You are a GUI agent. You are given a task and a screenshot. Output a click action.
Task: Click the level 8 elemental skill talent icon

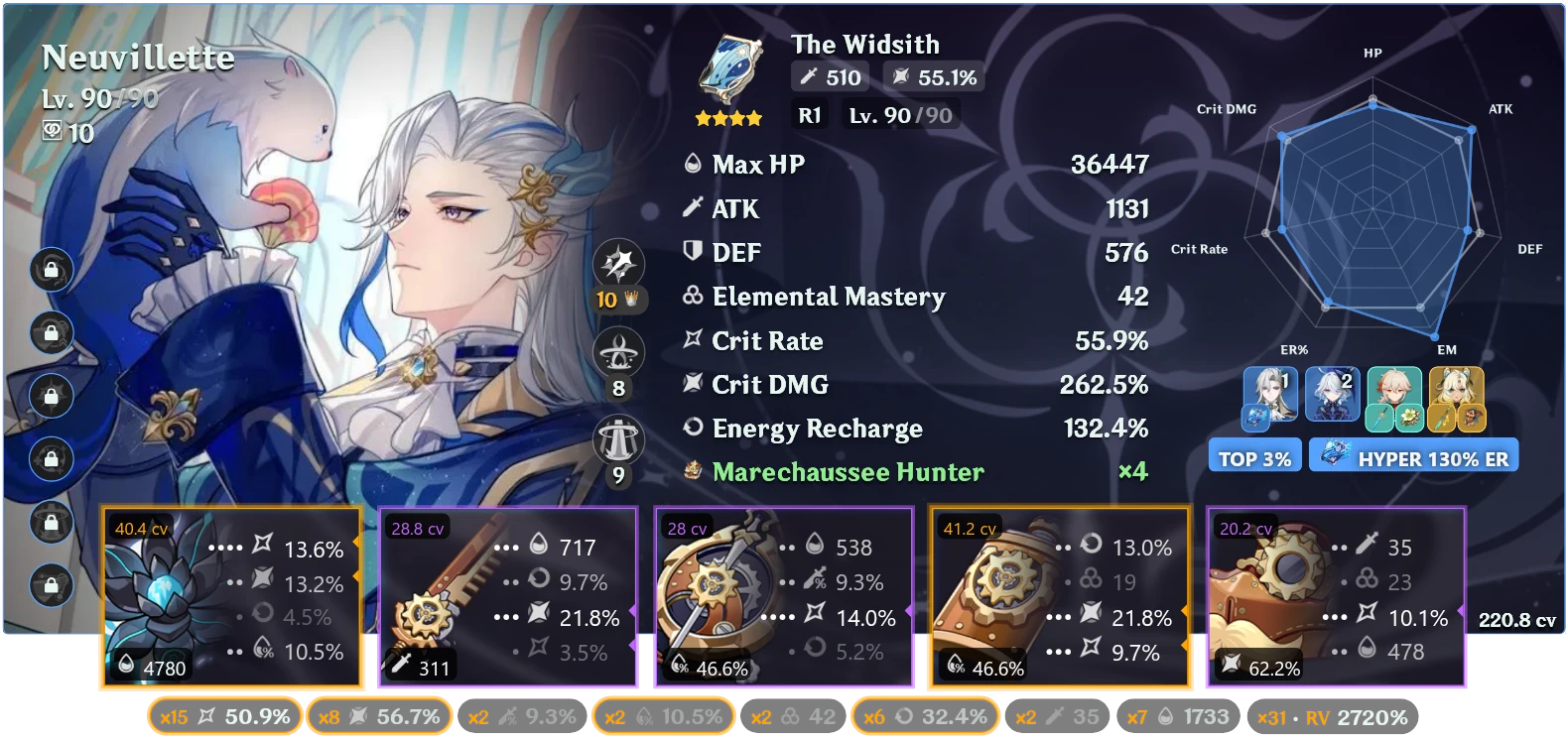pos(620,350)
